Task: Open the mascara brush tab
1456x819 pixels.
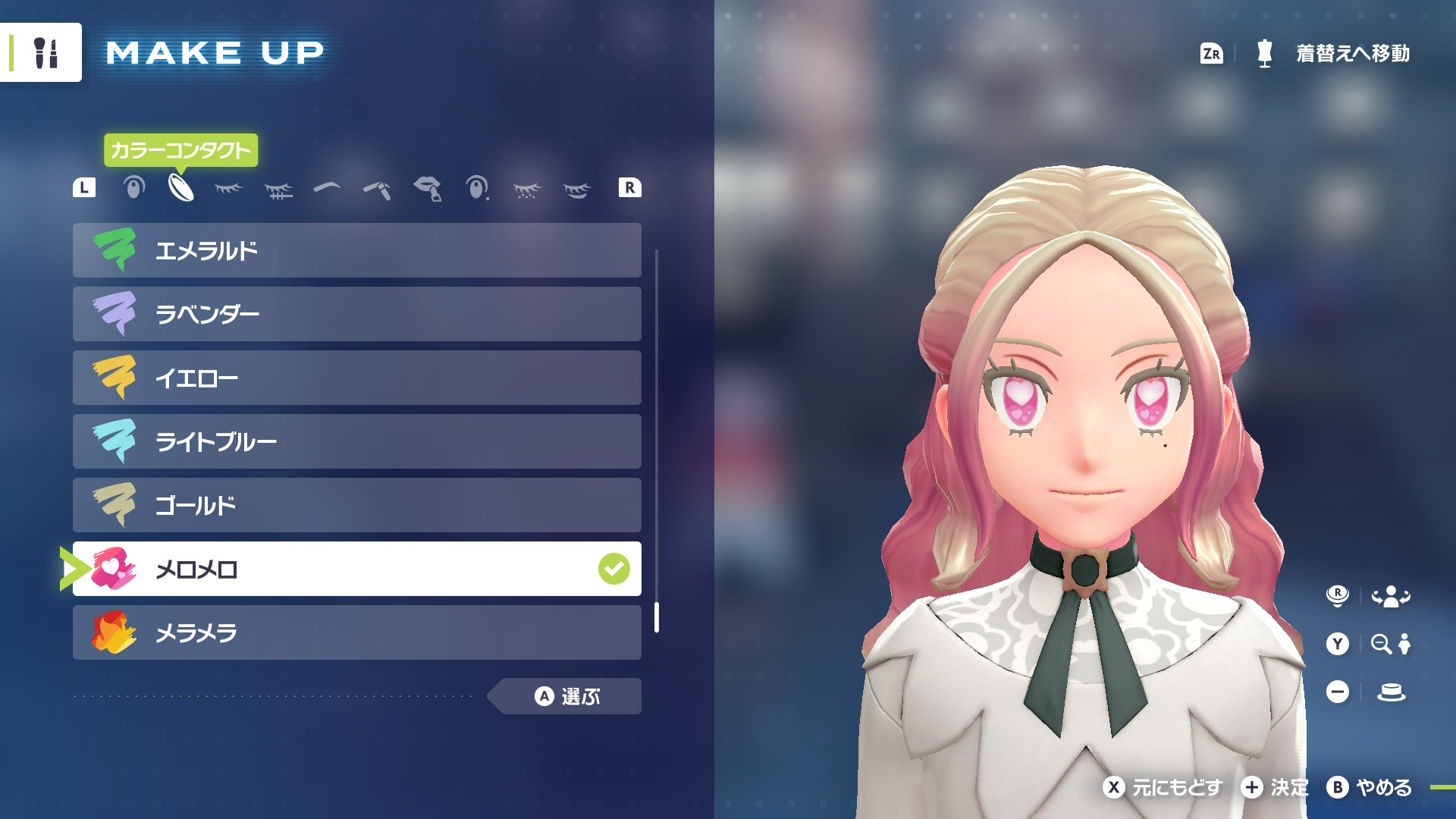Action: [x=278, y=190]
